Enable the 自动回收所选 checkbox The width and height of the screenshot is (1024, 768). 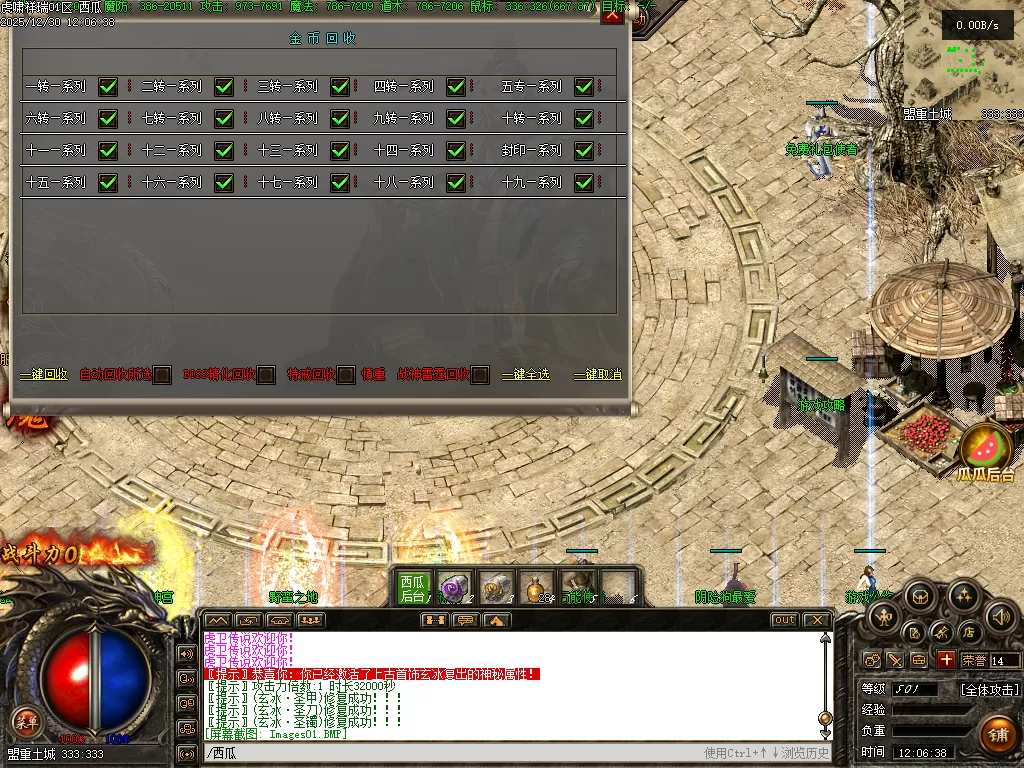tap(162, 375)
